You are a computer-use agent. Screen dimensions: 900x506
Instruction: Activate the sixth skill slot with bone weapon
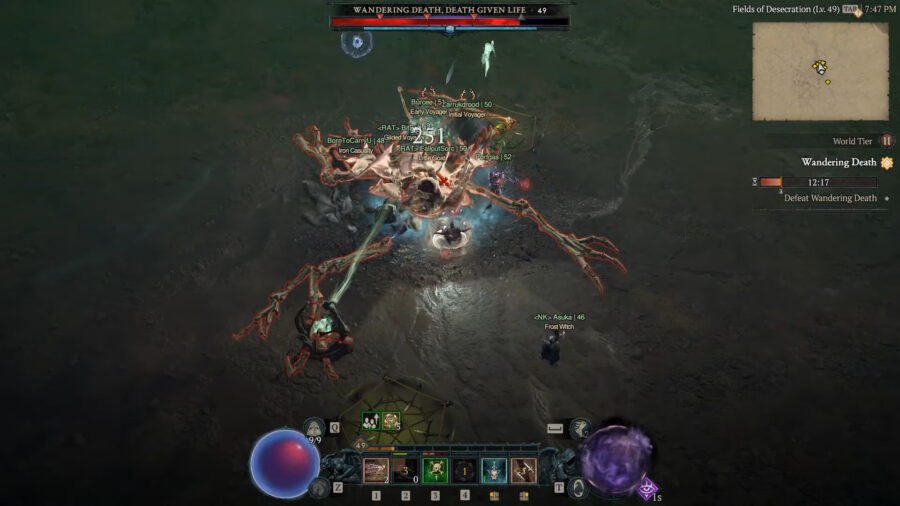524,470
